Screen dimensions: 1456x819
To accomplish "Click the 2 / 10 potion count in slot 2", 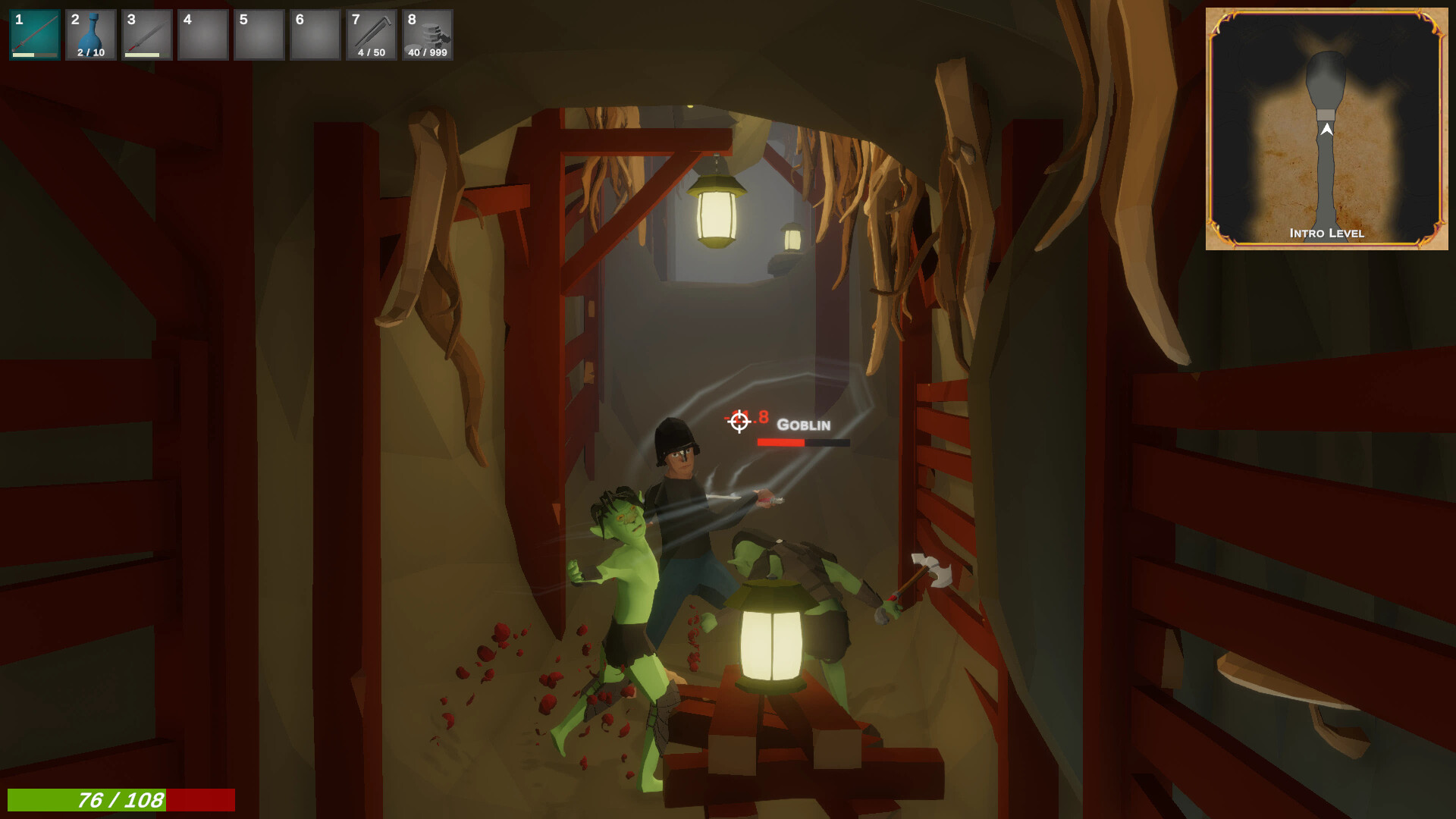I will (x=90, y=52).
